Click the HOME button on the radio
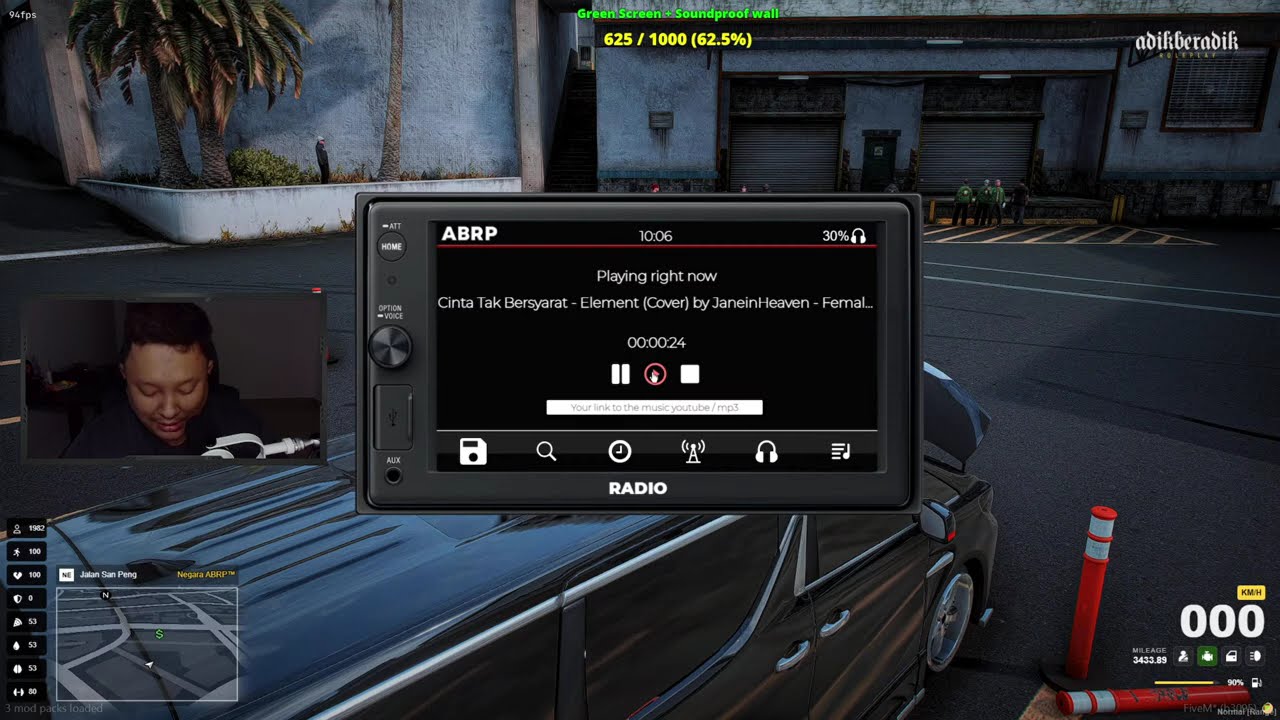 point(392,246)
